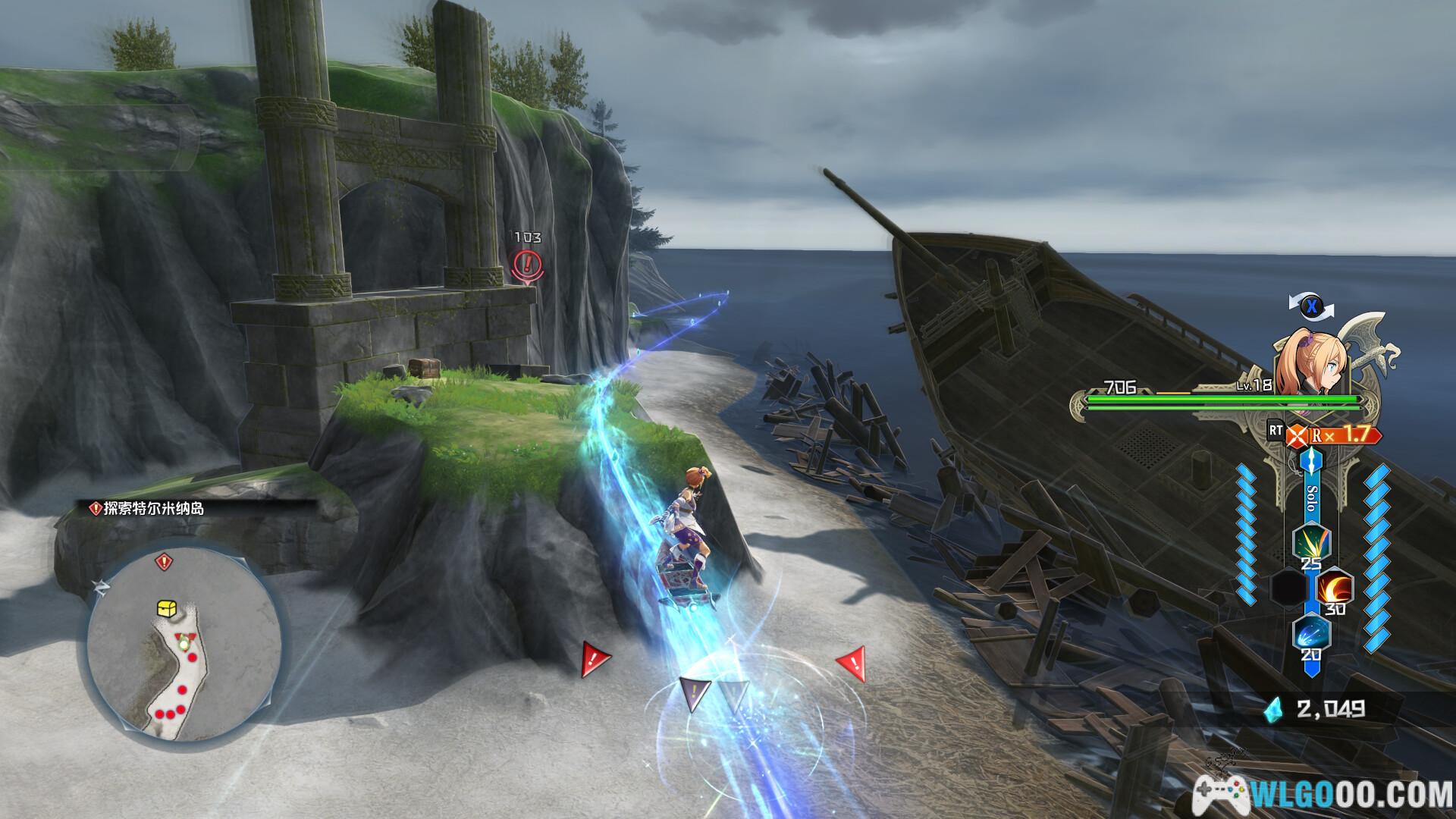Open the 探索特尔米纳岛 quest objective tracker
This screenshot has width=1456, height=819.
point(147,509)
